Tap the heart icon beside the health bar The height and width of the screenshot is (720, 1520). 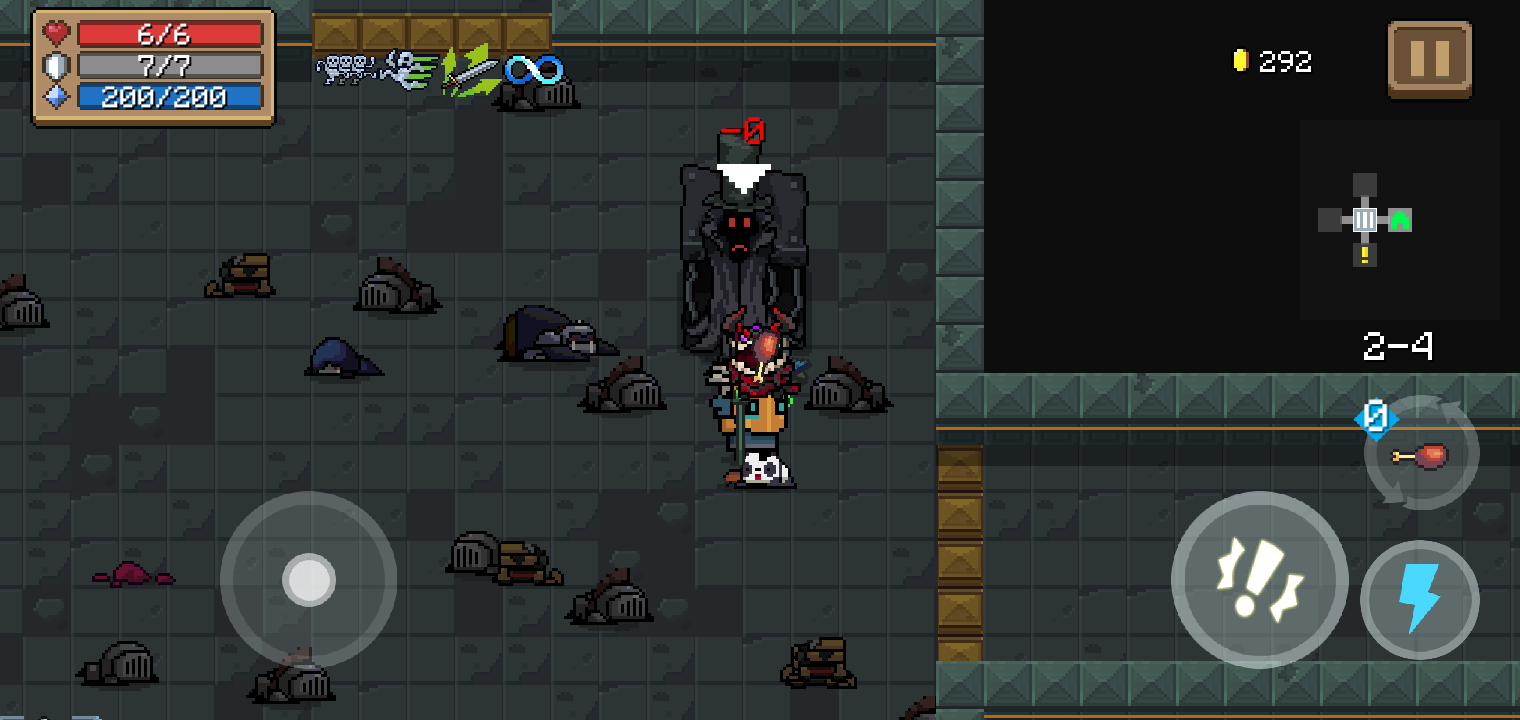pos(55,32)
